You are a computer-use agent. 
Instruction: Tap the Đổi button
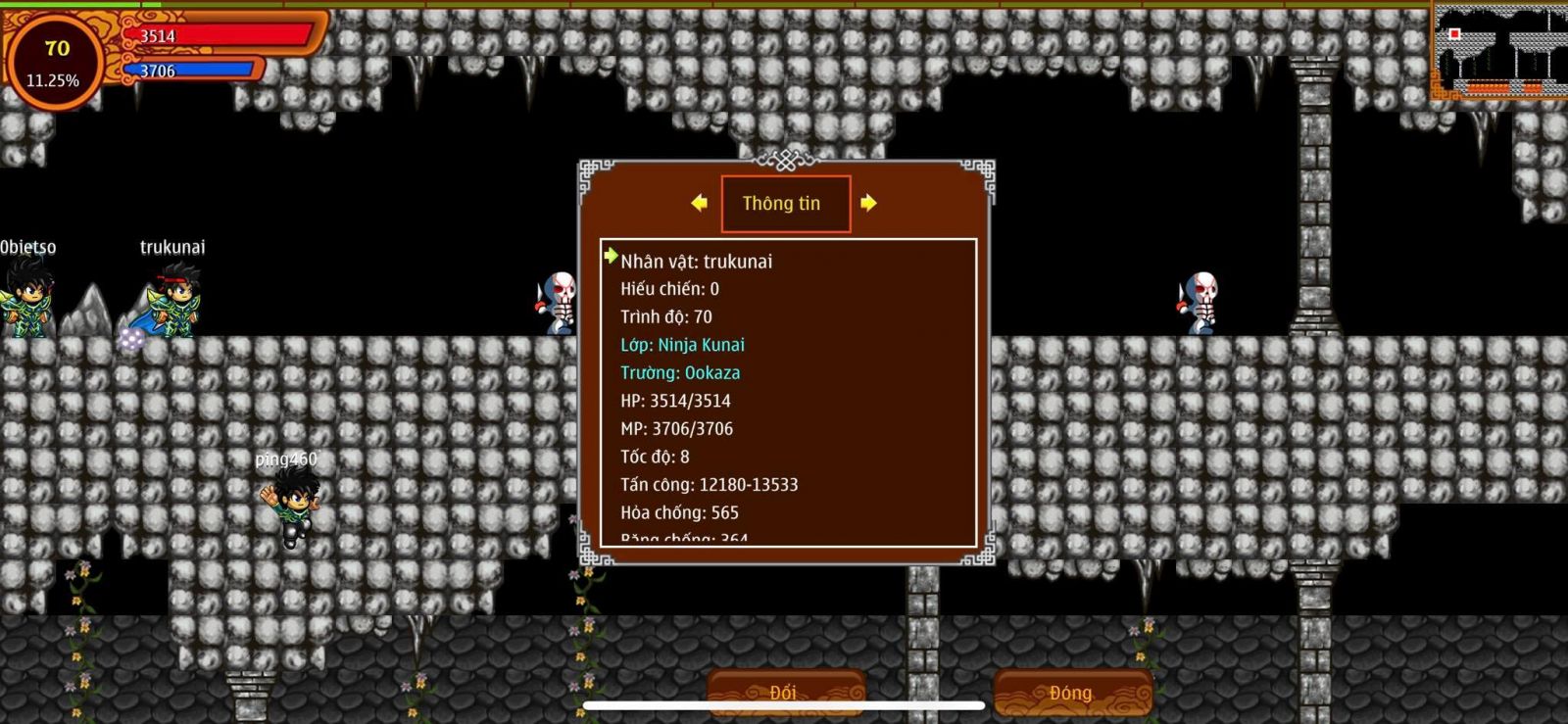coord(784,693)
